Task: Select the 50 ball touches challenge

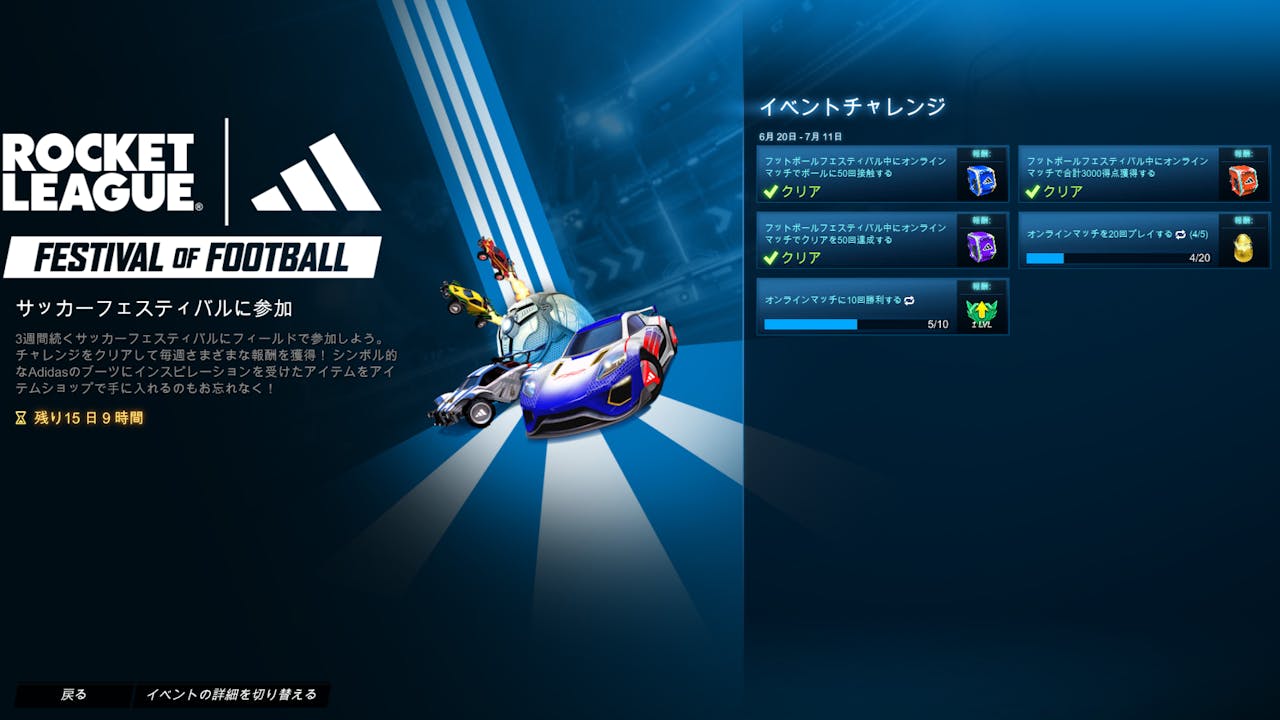Action: [x=856, y=174]
